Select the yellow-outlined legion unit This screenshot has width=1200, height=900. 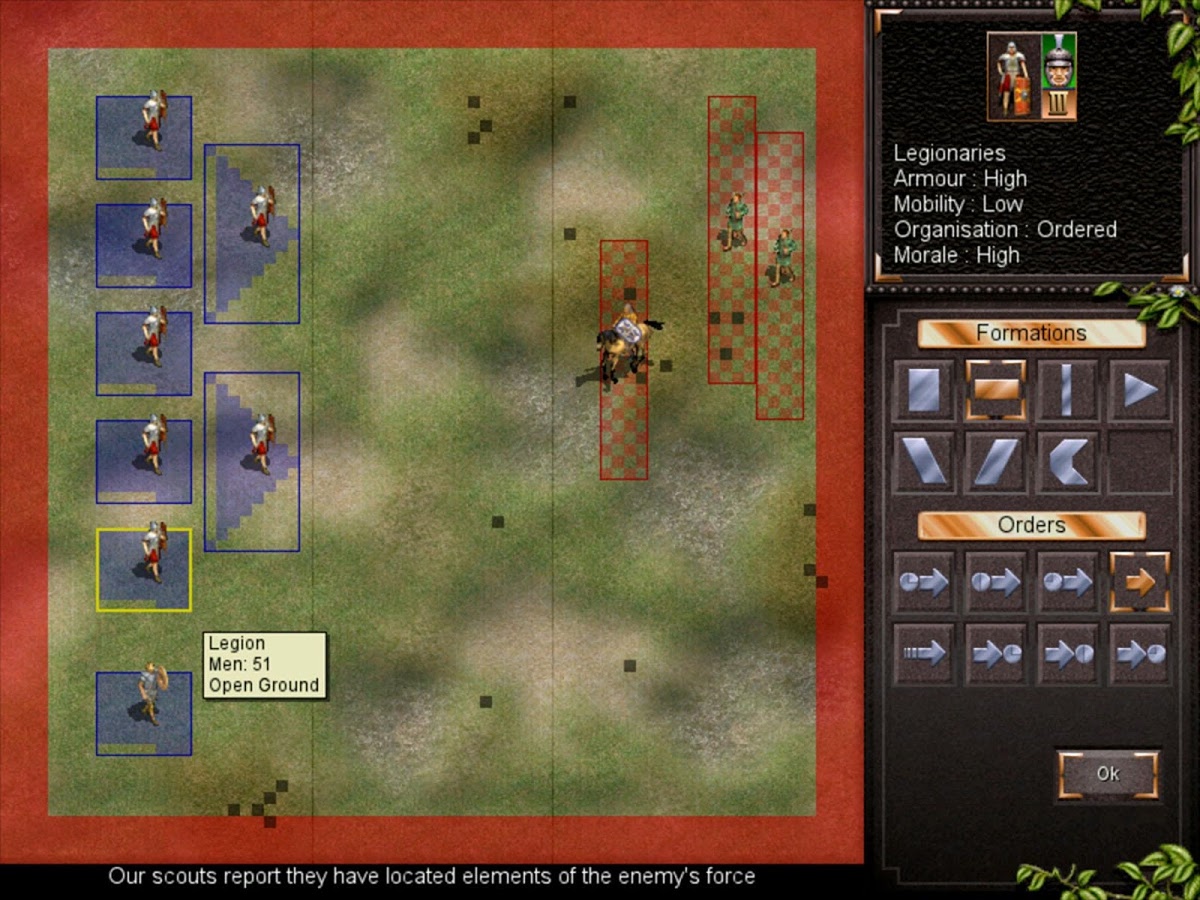coord(144,569)
